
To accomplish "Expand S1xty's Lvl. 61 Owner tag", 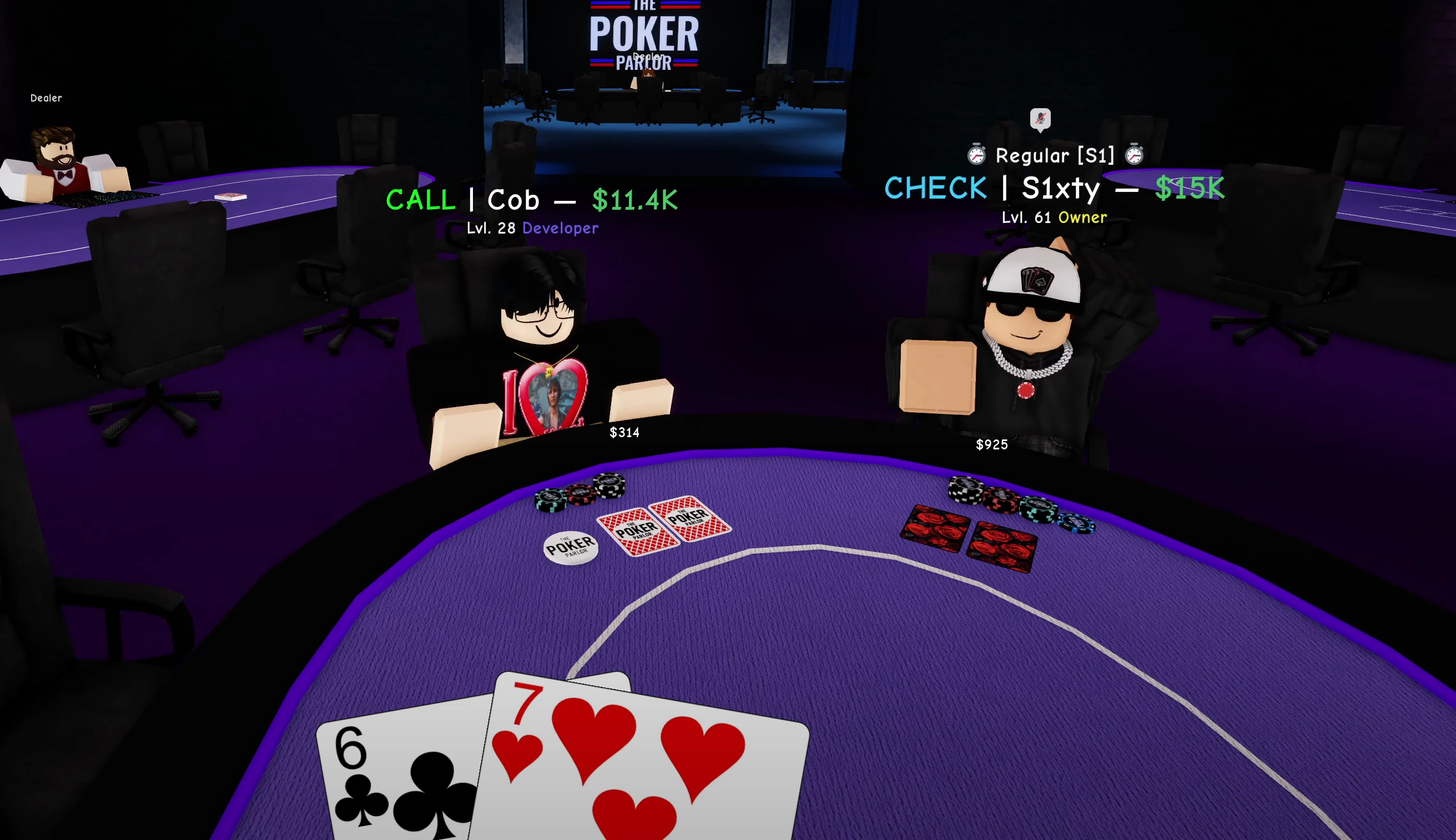I will pos(1052,217).
